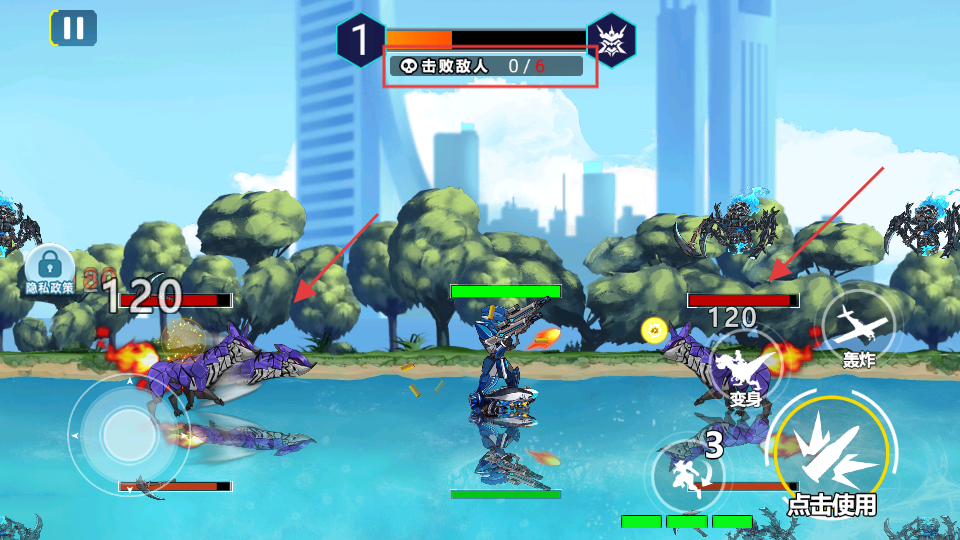Pause the game with the pause button
Screen dimensions: 960x540
point(73,27)
